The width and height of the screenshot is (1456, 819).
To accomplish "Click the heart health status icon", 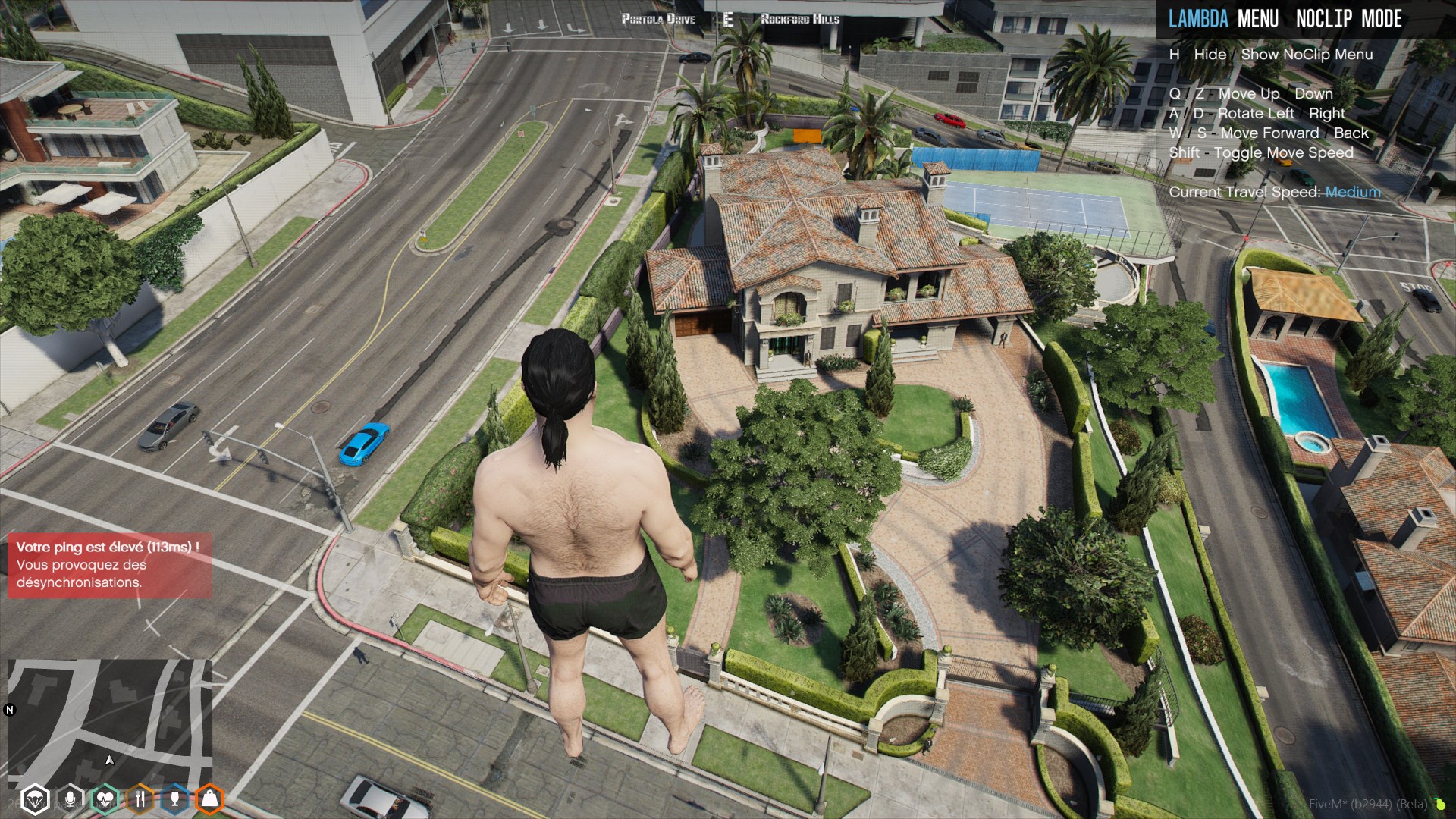I will point(105,799).
